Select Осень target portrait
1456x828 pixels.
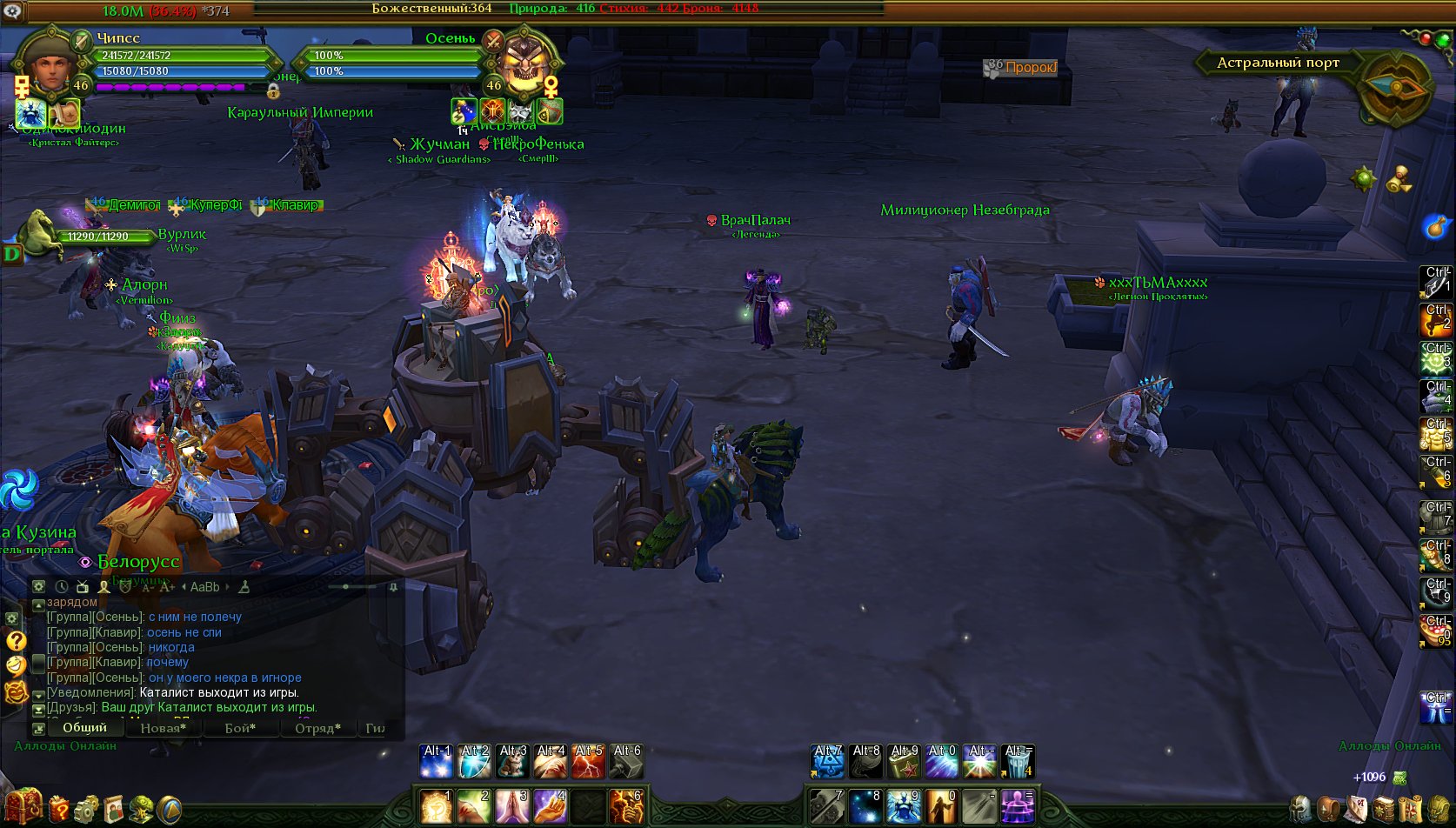[524, 66]
